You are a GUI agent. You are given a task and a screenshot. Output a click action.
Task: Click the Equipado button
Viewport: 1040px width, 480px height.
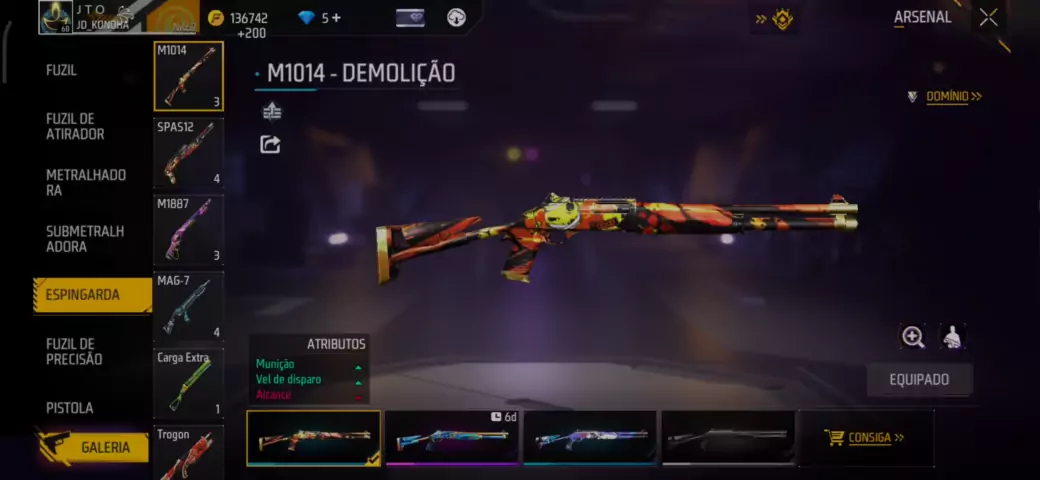pyautogui.click(x=919, y=380)
